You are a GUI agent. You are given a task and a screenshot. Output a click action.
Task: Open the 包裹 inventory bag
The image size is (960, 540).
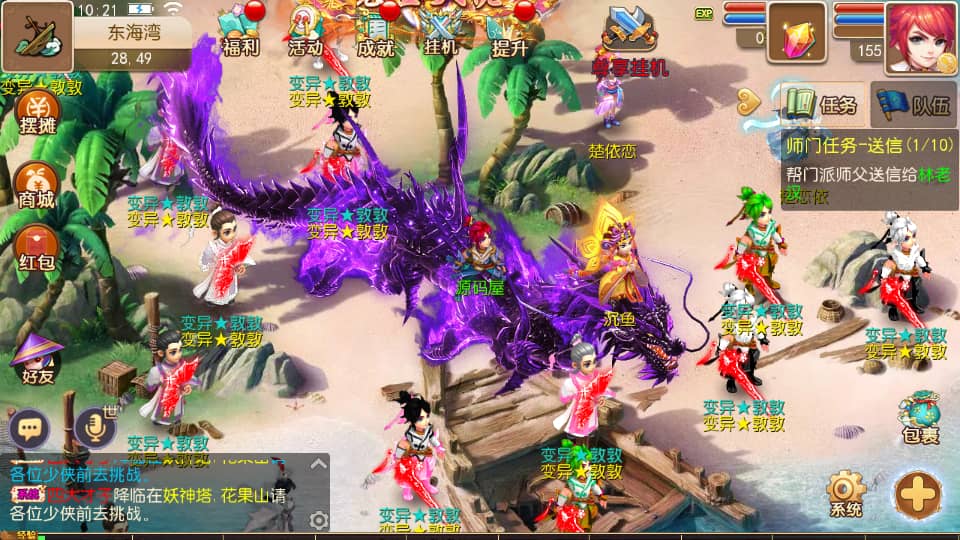[918, 418]
